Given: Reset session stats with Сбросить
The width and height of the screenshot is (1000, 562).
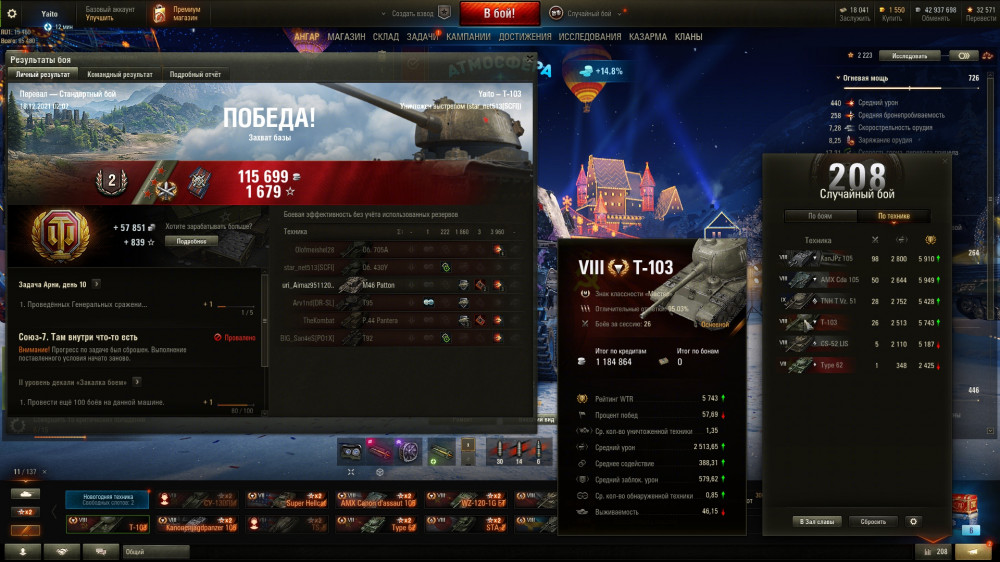Looking at the screenshot, I should coord(873,521).
